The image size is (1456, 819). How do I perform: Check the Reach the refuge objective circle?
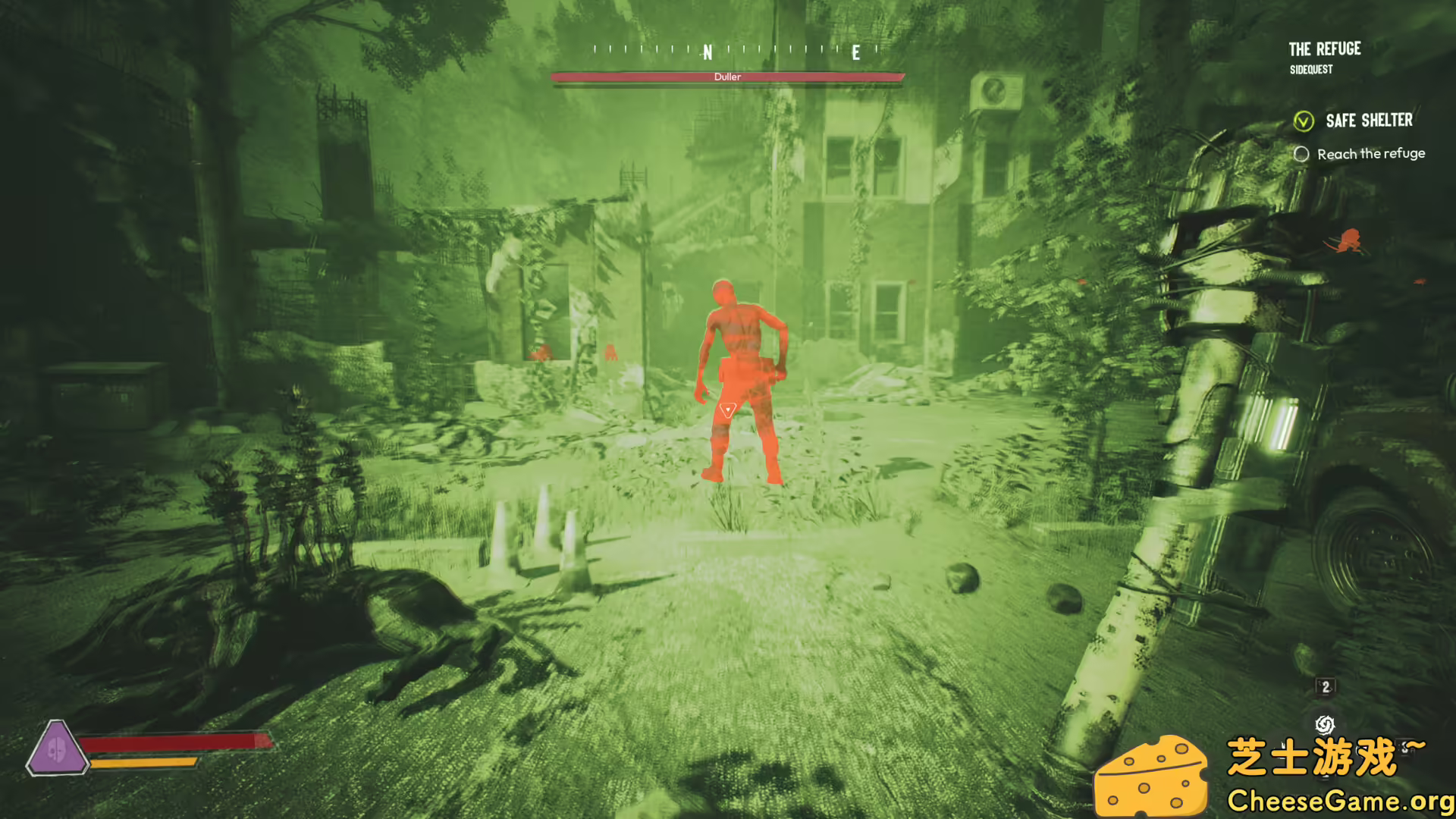pos(1301,154)
